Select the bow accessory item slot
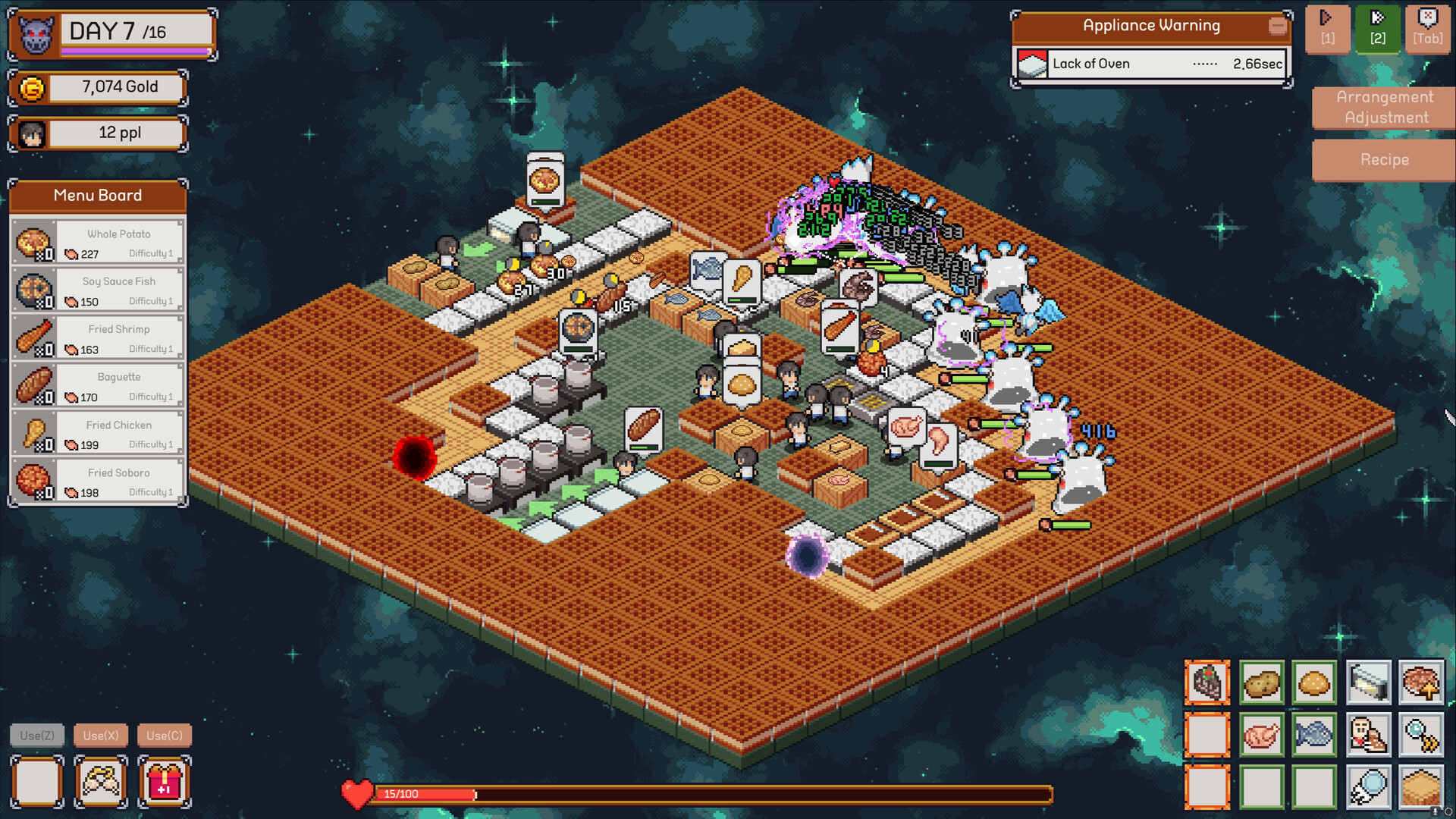1456x819 pixels. coord(101,782)
